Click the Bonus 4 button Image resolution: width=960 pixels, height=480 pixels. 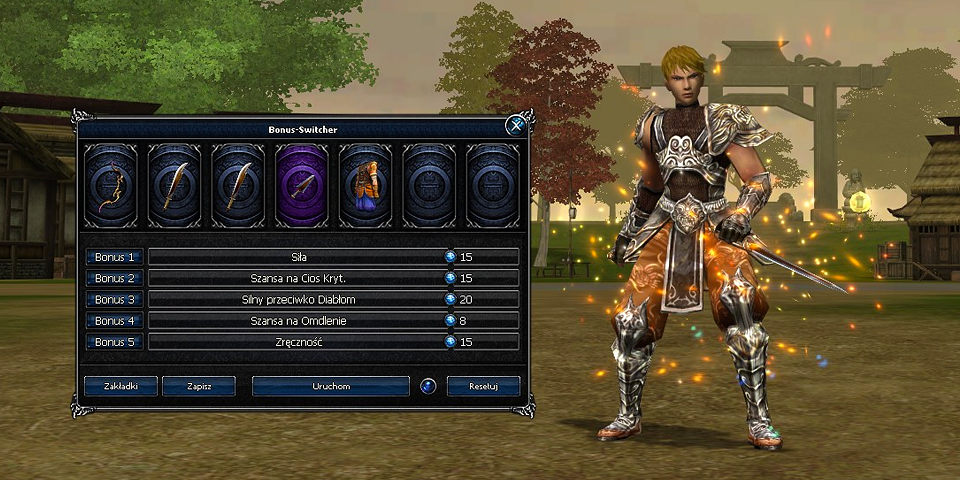click(114, 320)
